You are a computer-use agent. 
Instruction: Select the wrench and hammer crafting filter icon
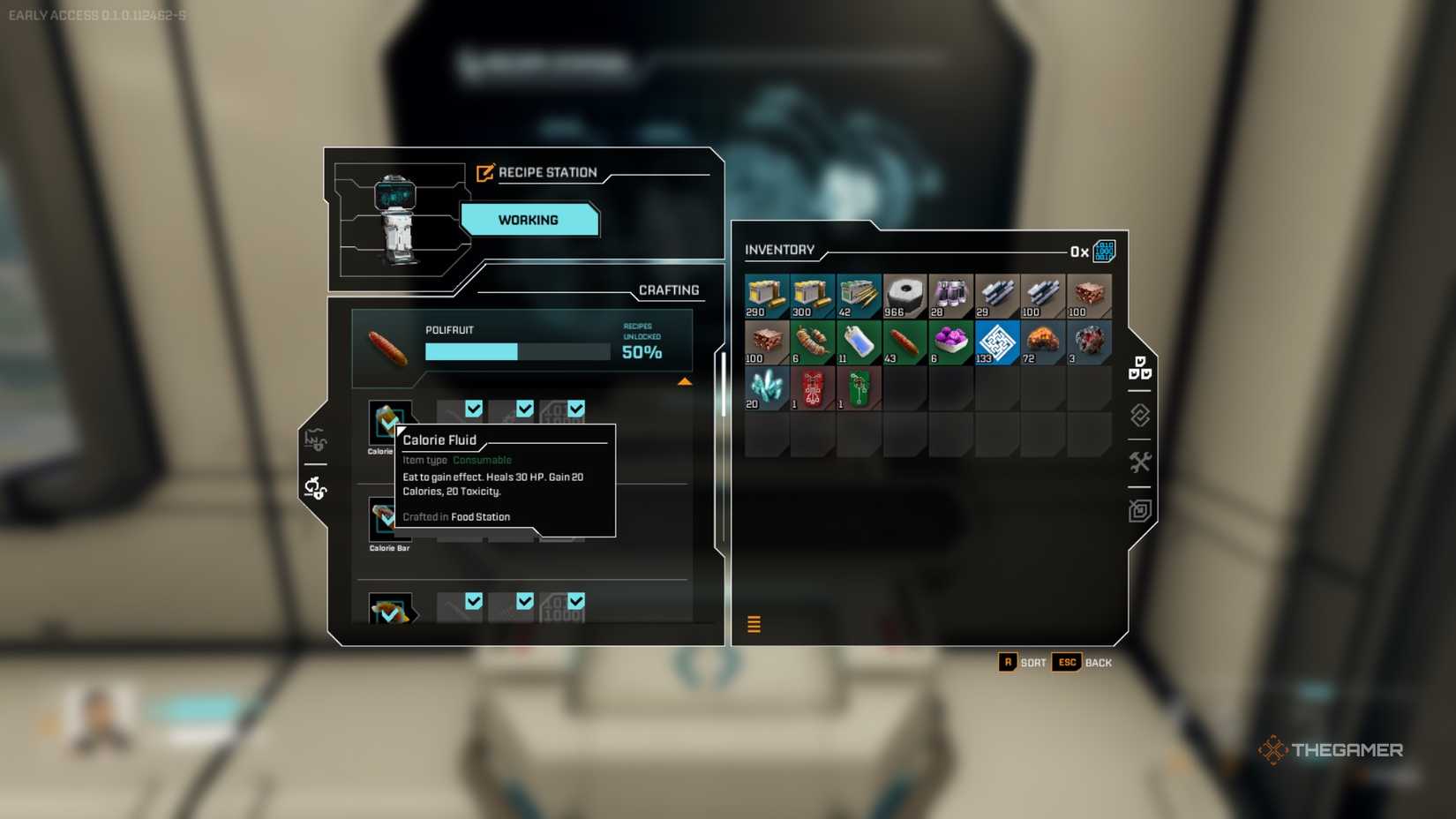tap(1138, 462)
